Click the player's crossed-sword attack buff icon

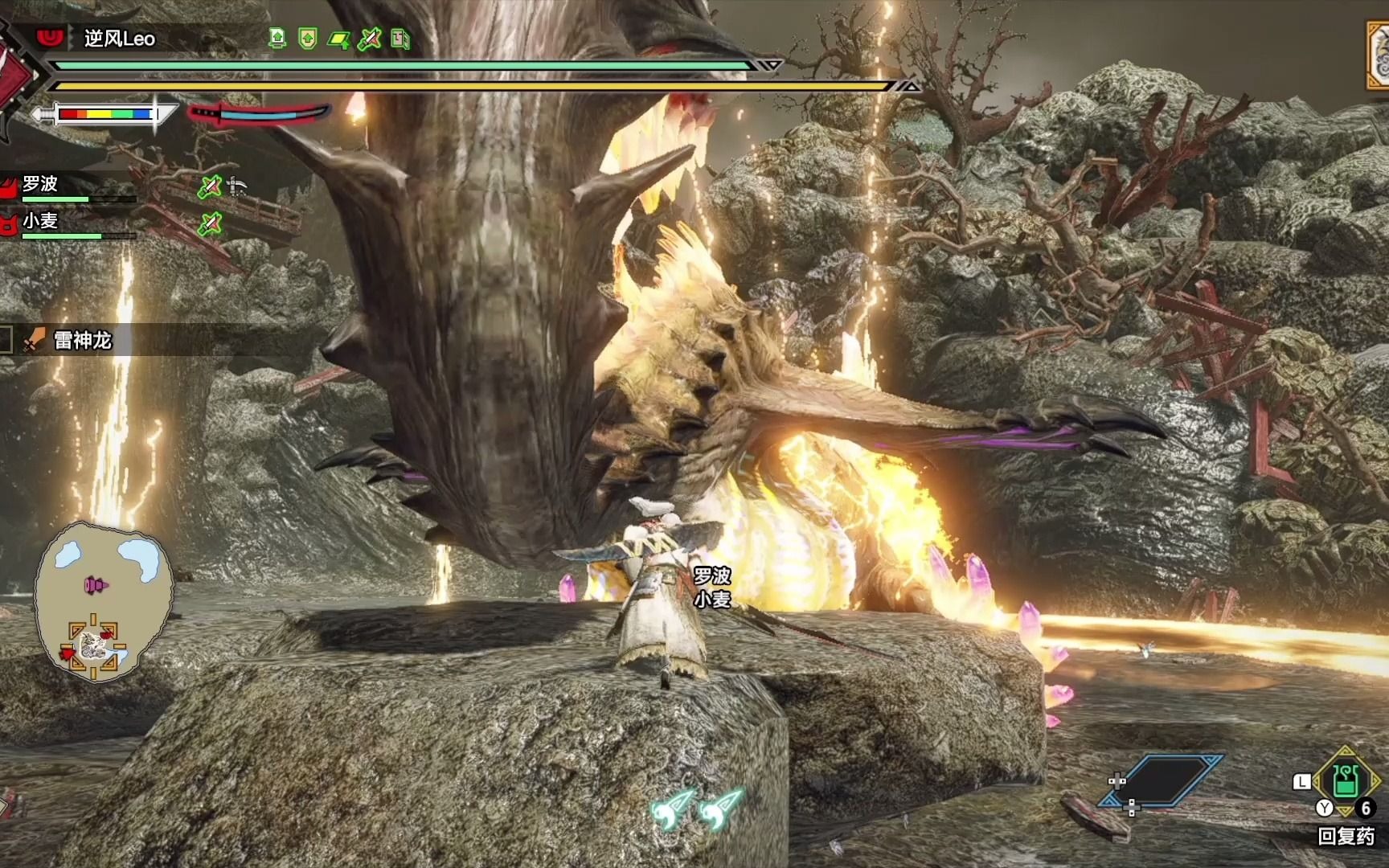[x=369, y=39]
